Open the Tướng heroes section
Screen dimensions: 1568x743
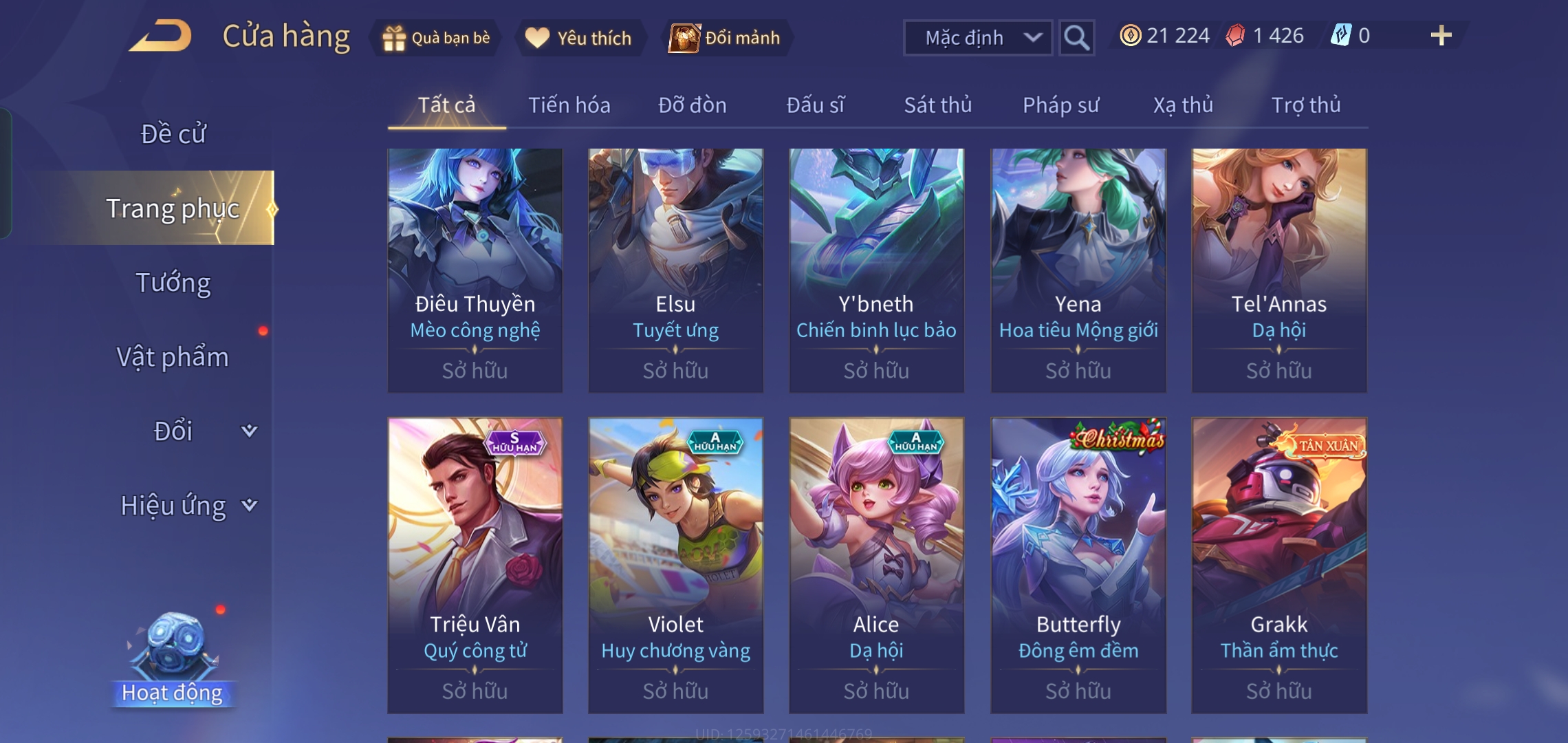coord(173,283)
